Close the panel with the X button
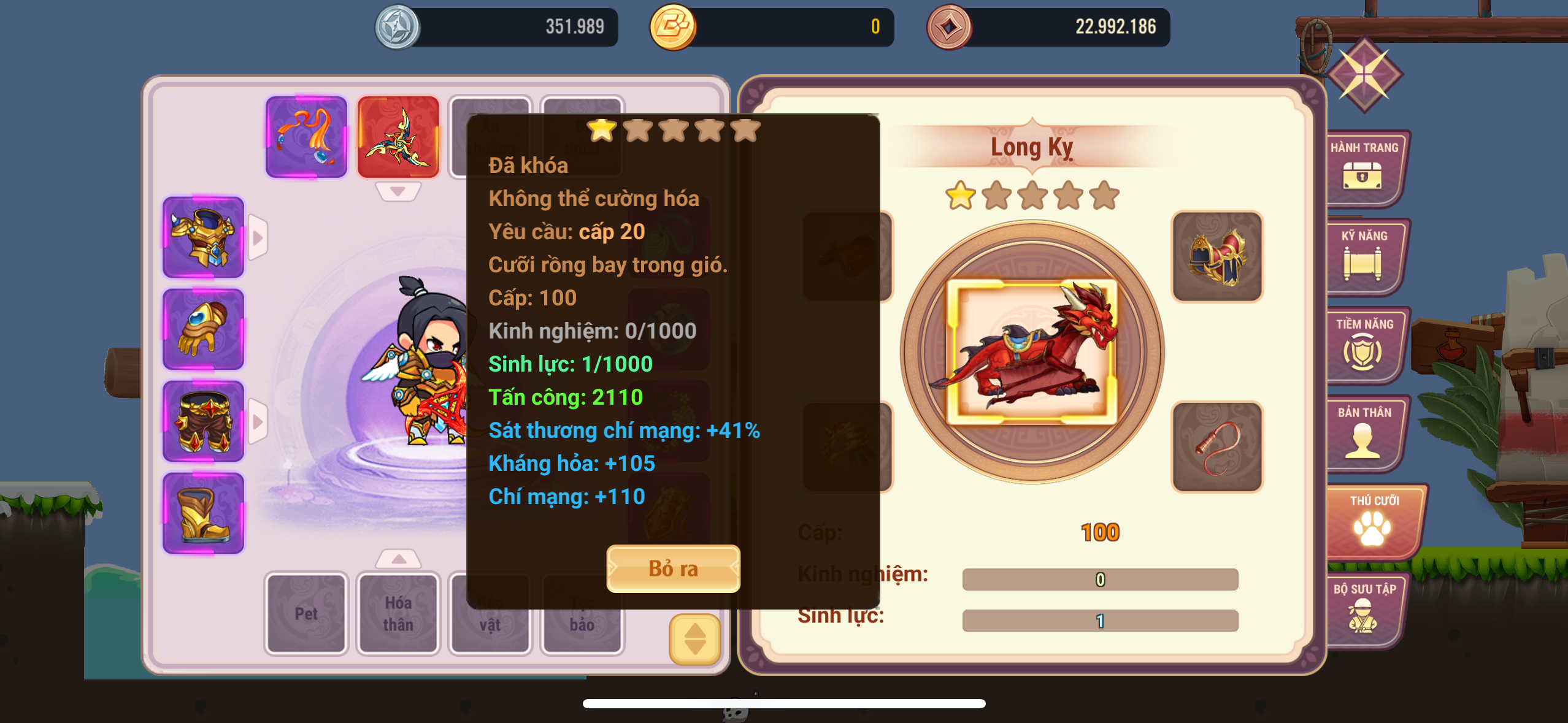1568x723 pixels. pyautogui.click(x=1364, y=75)
